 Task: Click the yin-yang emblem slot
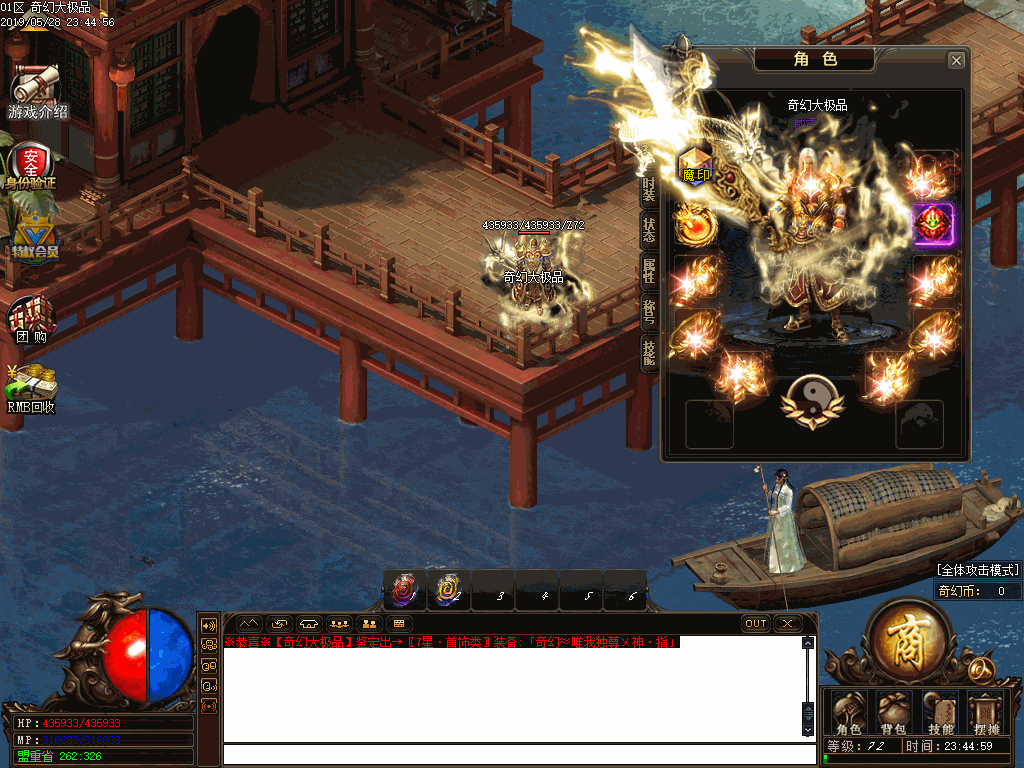click(x=812, y=399)
